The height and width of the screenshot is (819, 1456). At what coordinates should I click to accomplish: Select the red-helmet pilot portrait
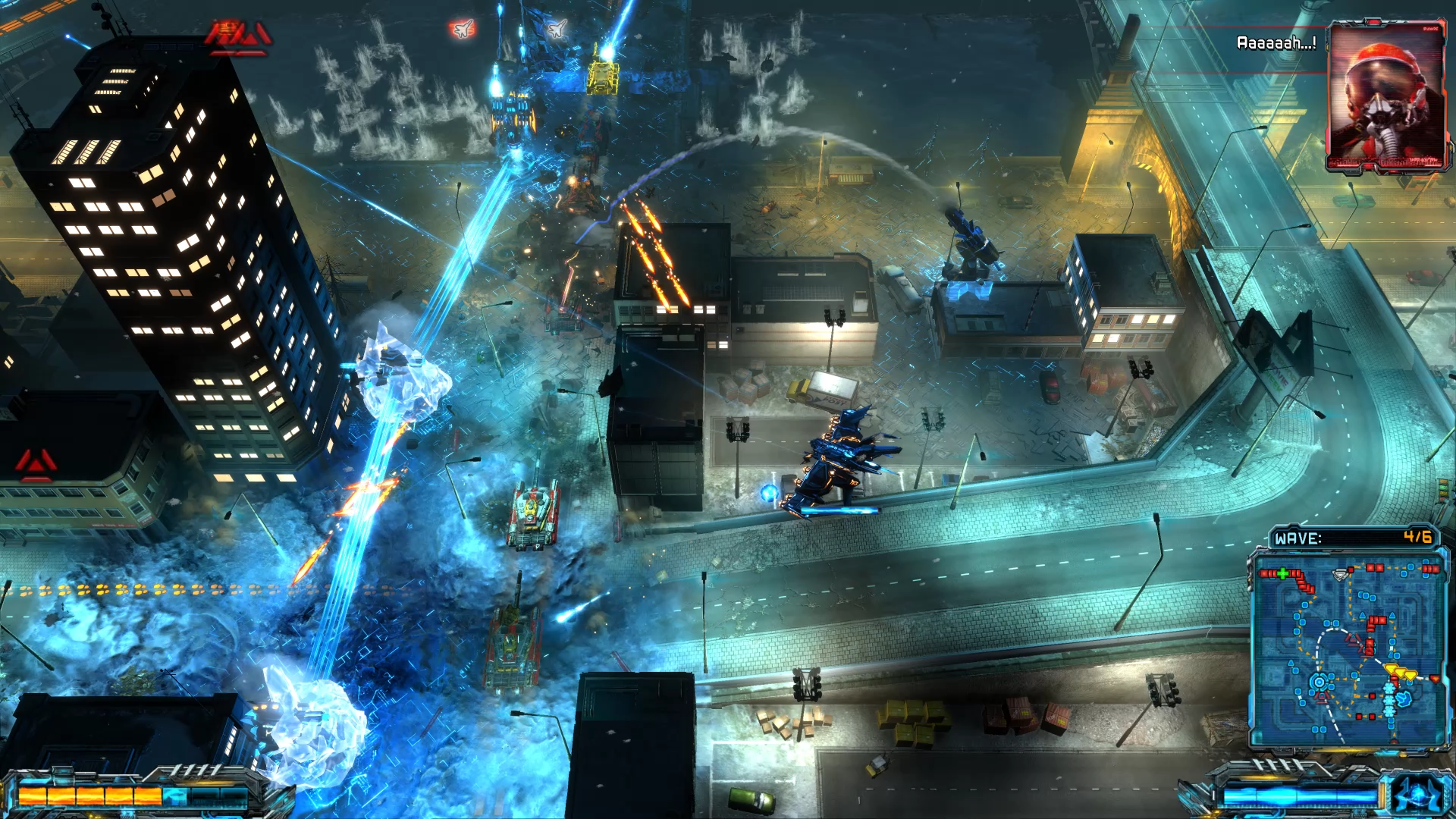(1385, 96)
